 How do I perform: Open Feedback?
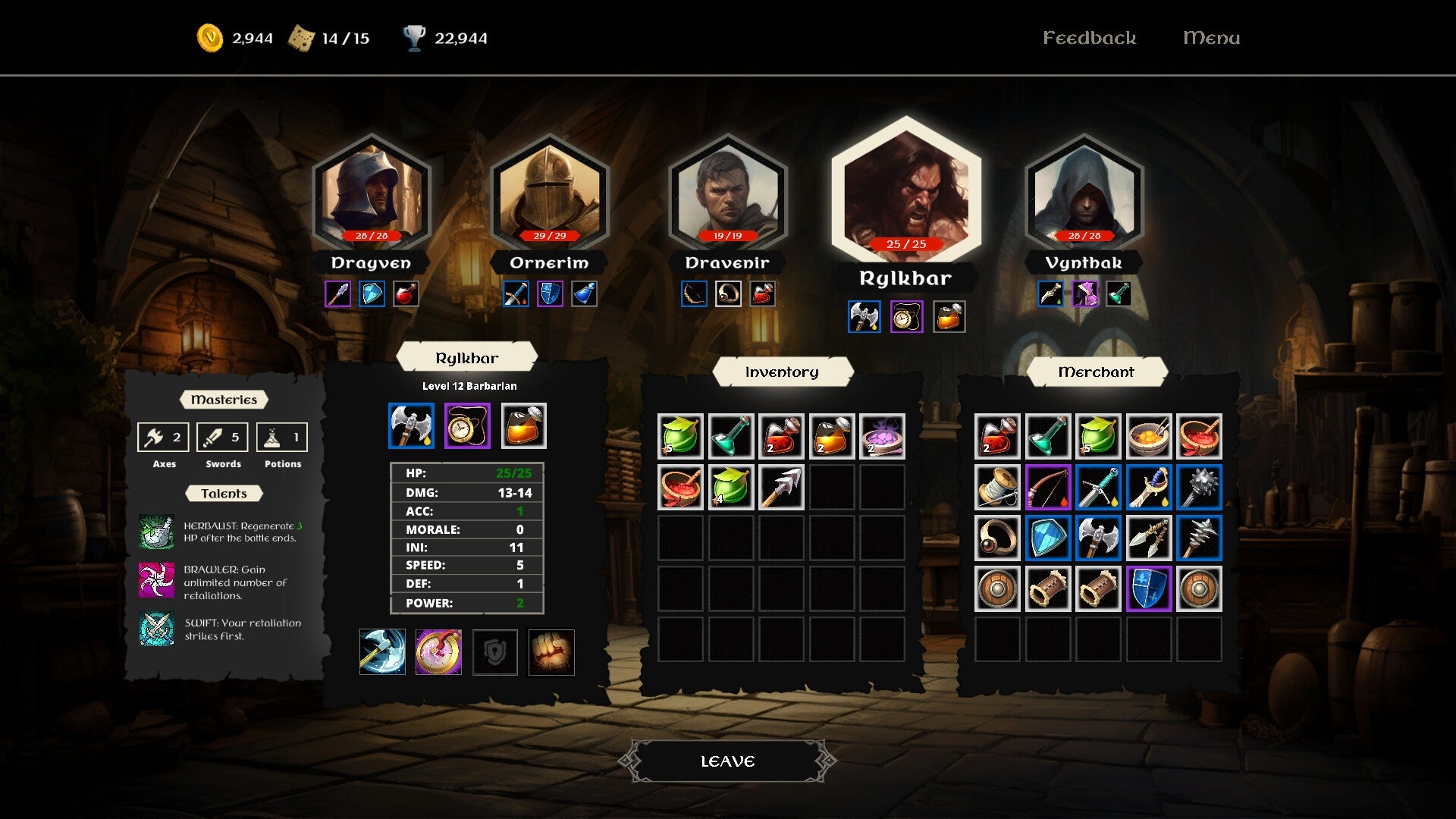(x=1090, y=37)
